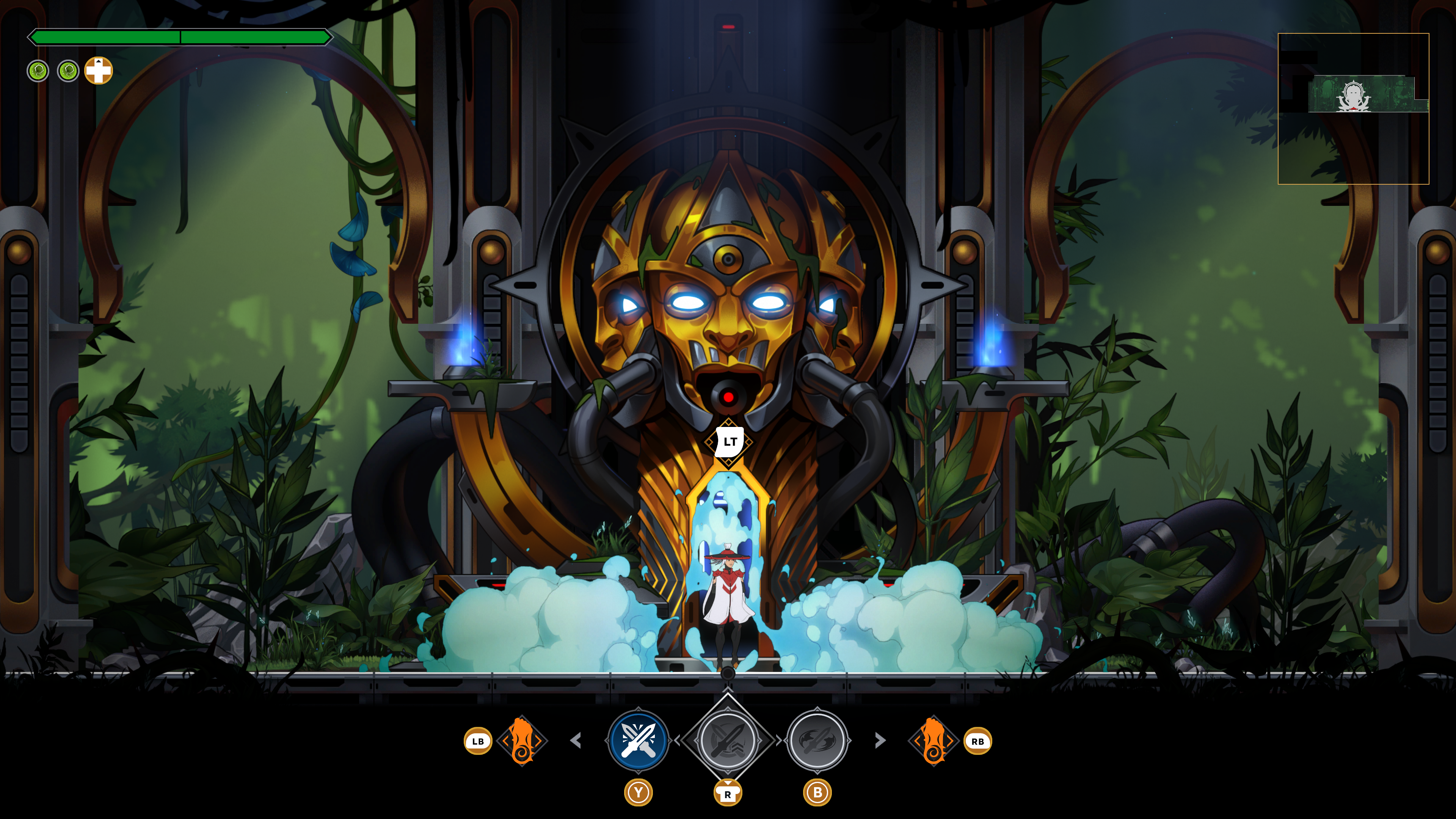Select the orange flaming hand icon beside RB

[933, 741]
